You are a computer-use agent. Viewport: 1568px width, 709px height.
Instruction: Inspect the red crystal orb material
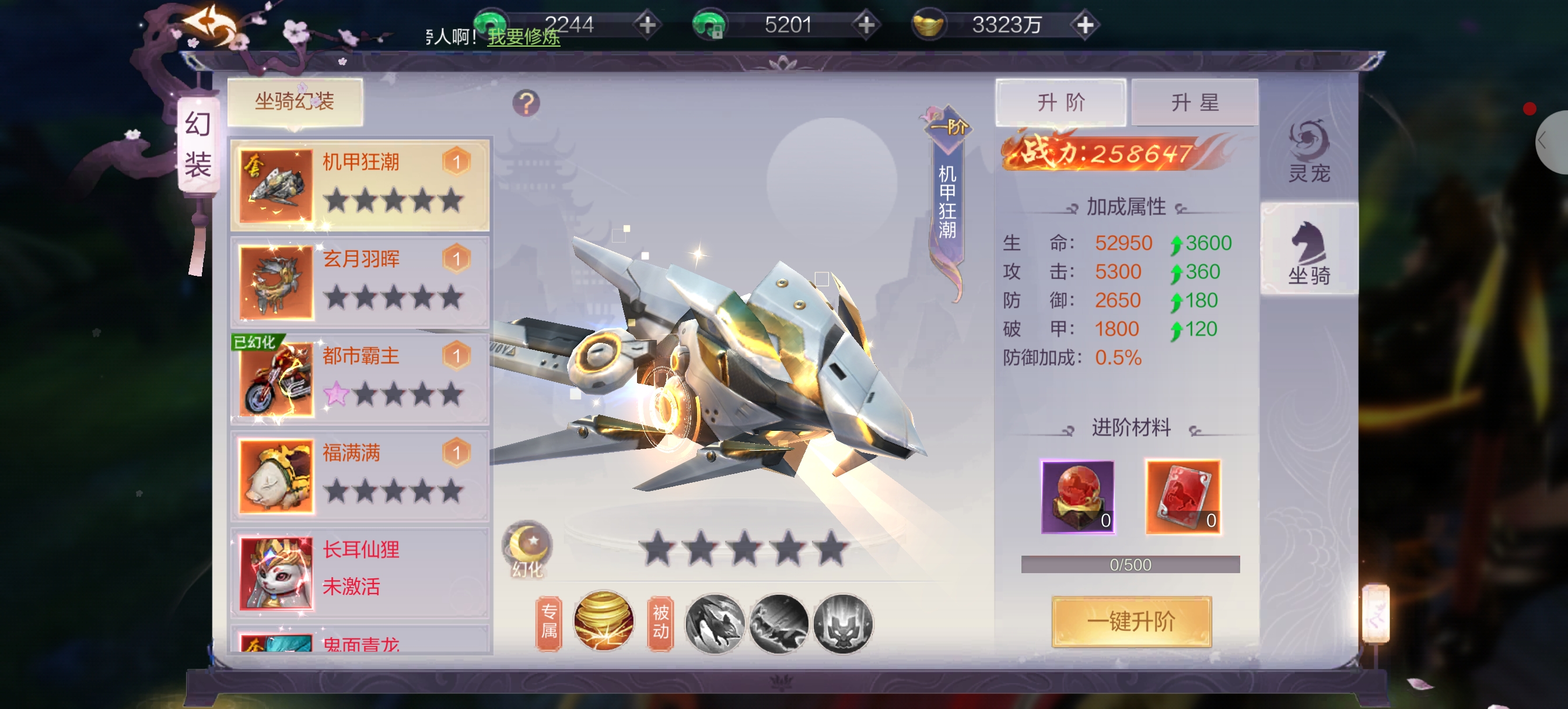click(1077, 496)
